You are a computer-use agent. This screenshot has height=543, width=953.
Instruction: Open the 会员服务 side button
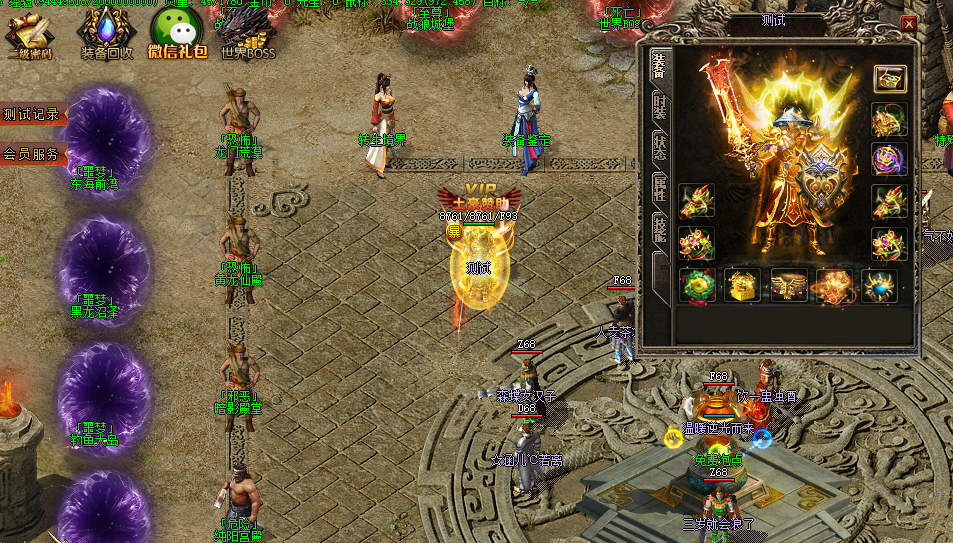pos(32,155)
